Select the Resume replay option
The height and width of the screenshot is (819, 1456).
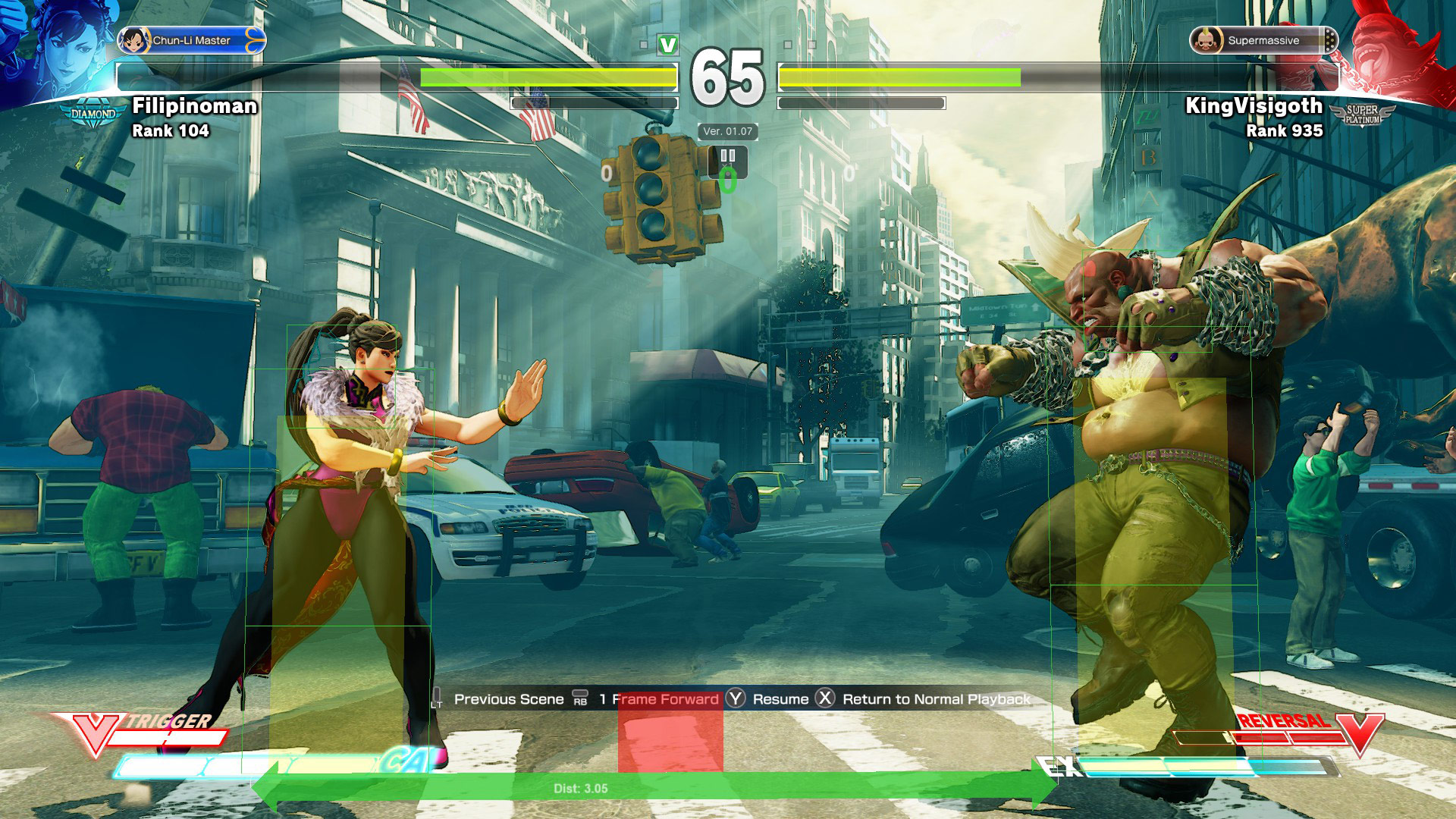(x=780, y=699)
